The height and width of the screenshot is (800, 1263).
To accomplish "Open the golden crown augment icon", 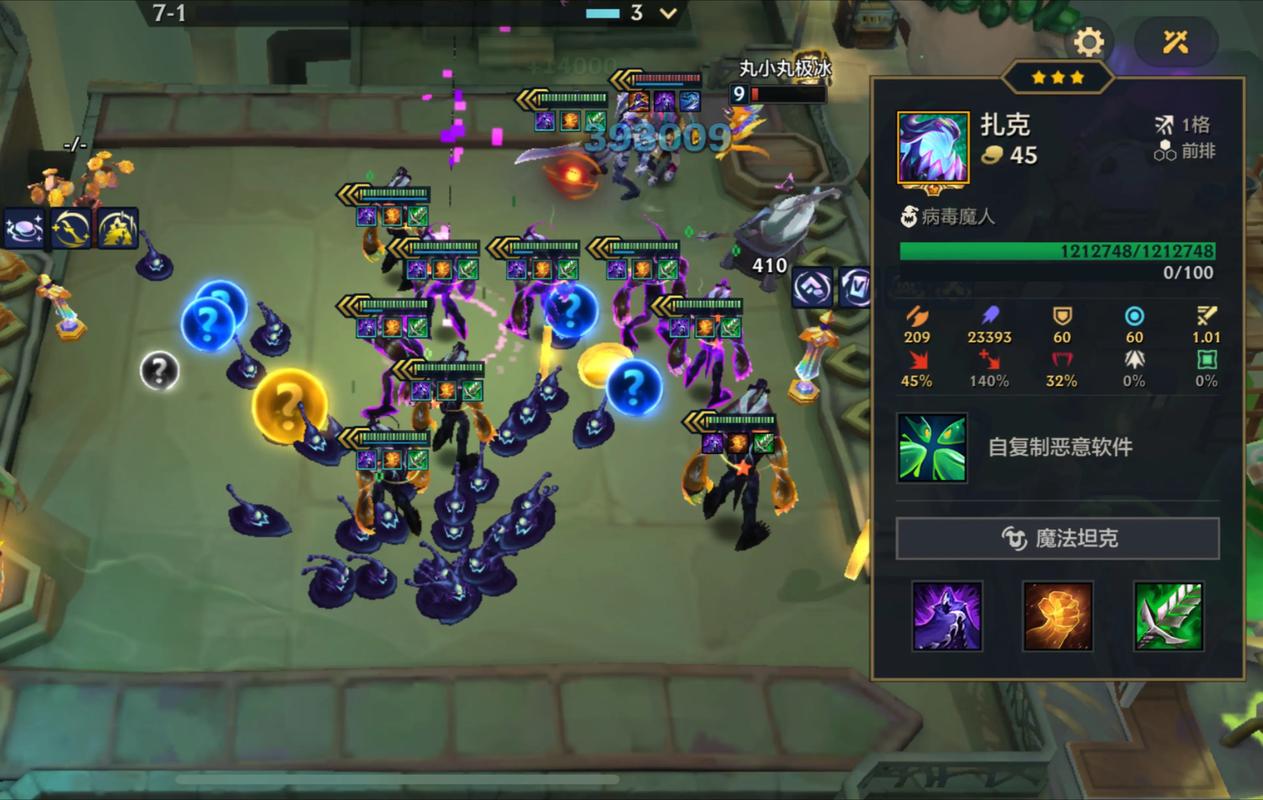I will (117, 228).
